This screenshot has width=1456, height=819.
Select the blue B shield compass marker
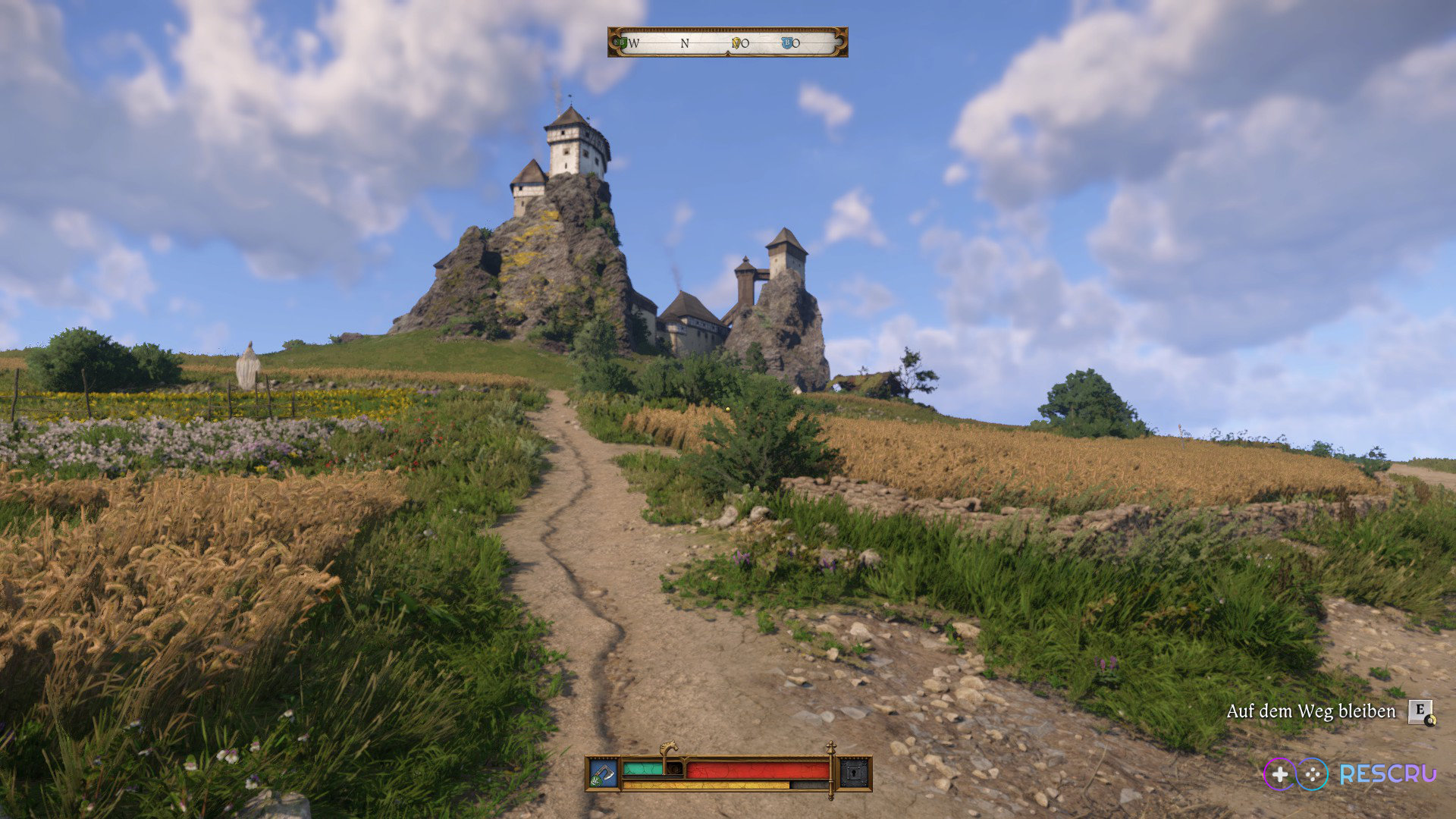coord(787,43)
